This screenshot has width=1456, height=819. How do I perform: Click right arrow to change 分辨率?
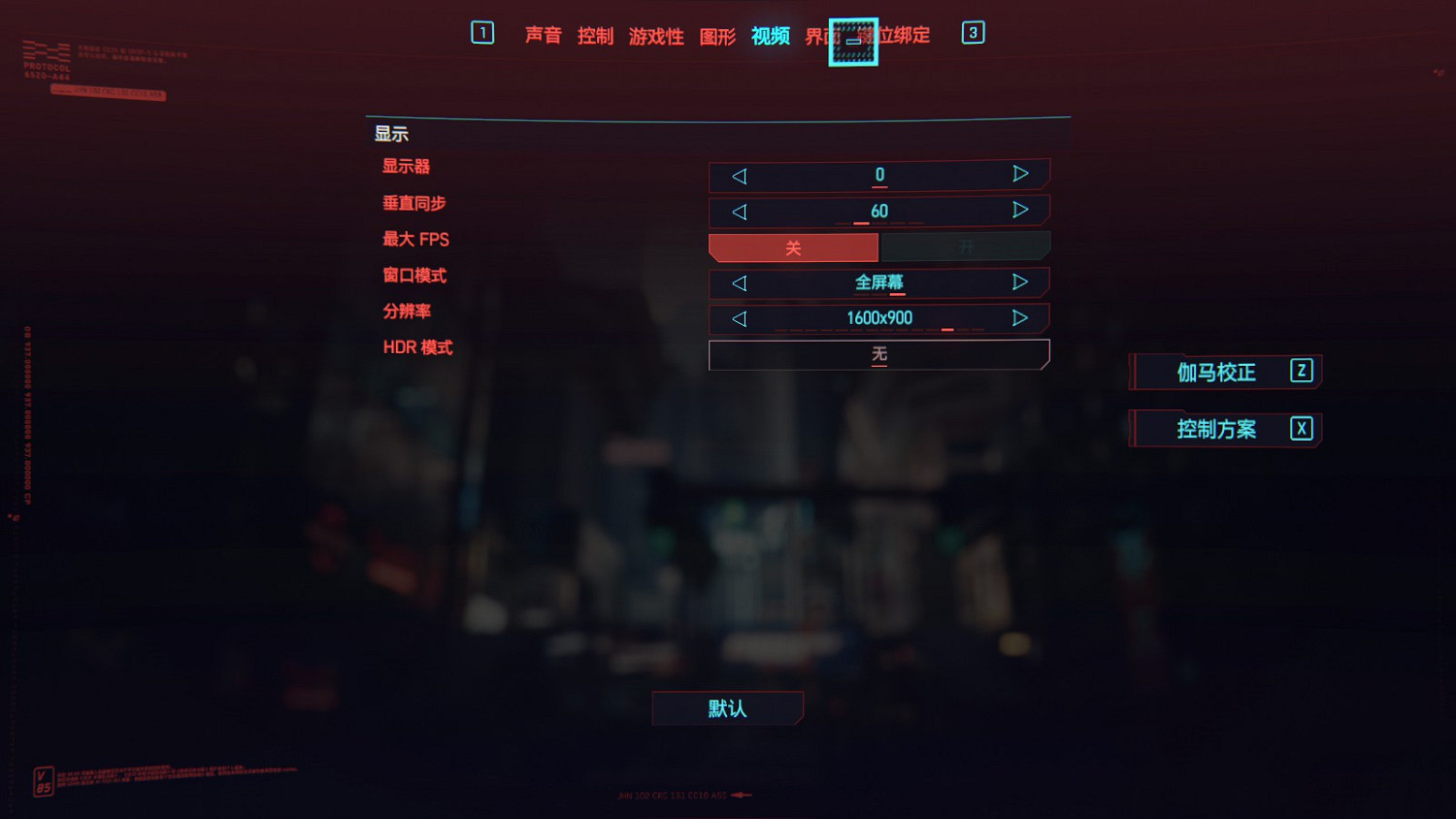[1020, 319]
